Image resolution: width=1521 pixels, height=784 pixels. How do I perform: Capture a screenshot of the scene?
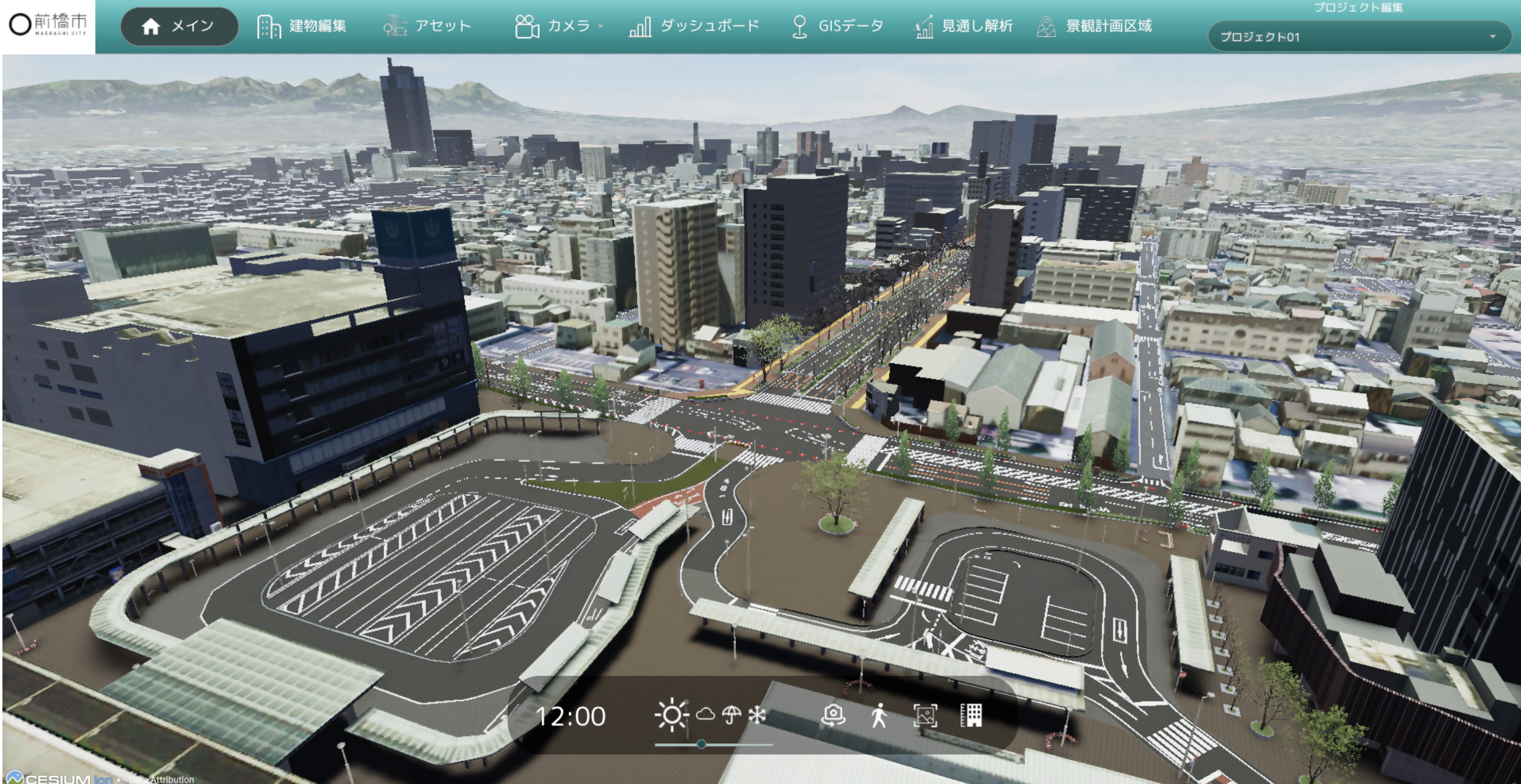pos(927,716)
